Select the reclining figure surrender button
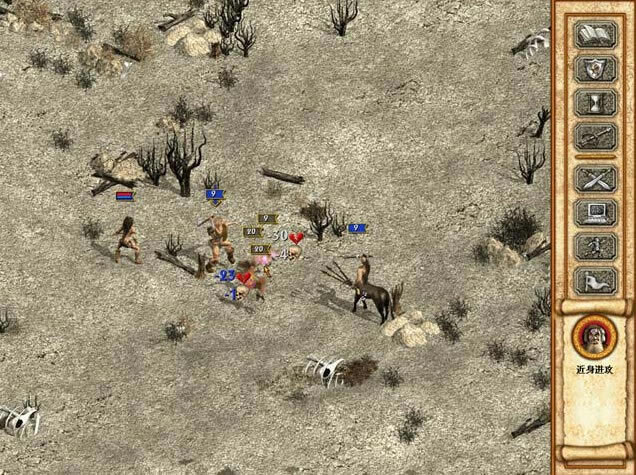 pos(595,281)
